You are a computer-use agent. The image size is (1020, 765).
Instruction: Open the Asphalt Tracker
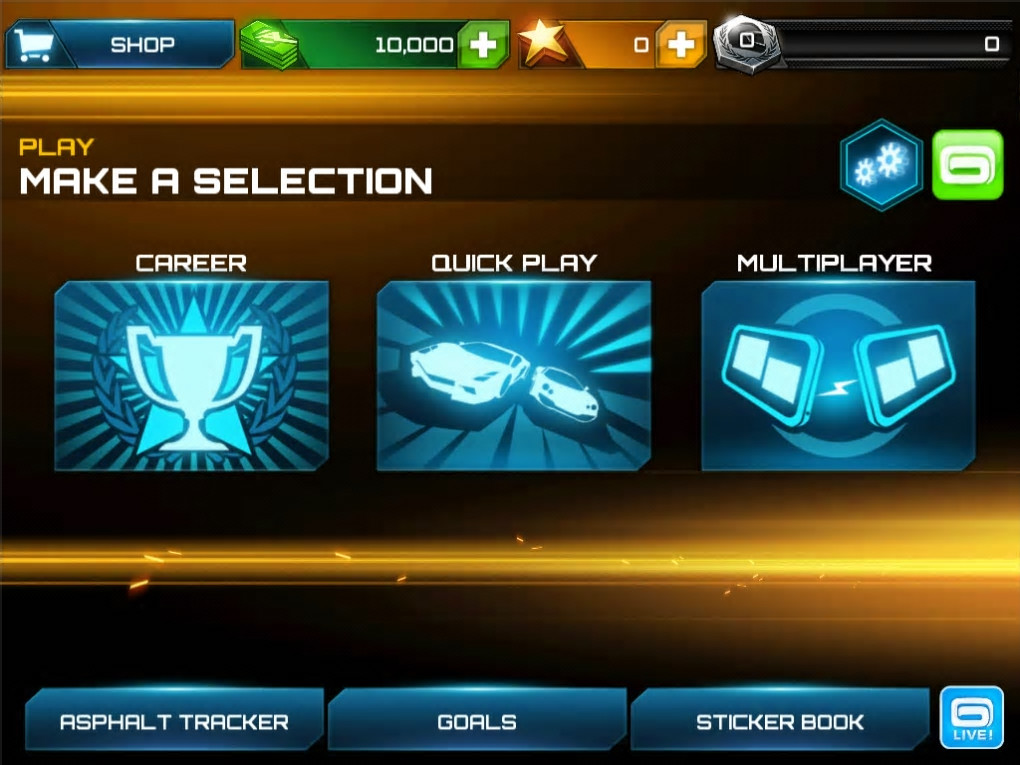tap(174, 721)
